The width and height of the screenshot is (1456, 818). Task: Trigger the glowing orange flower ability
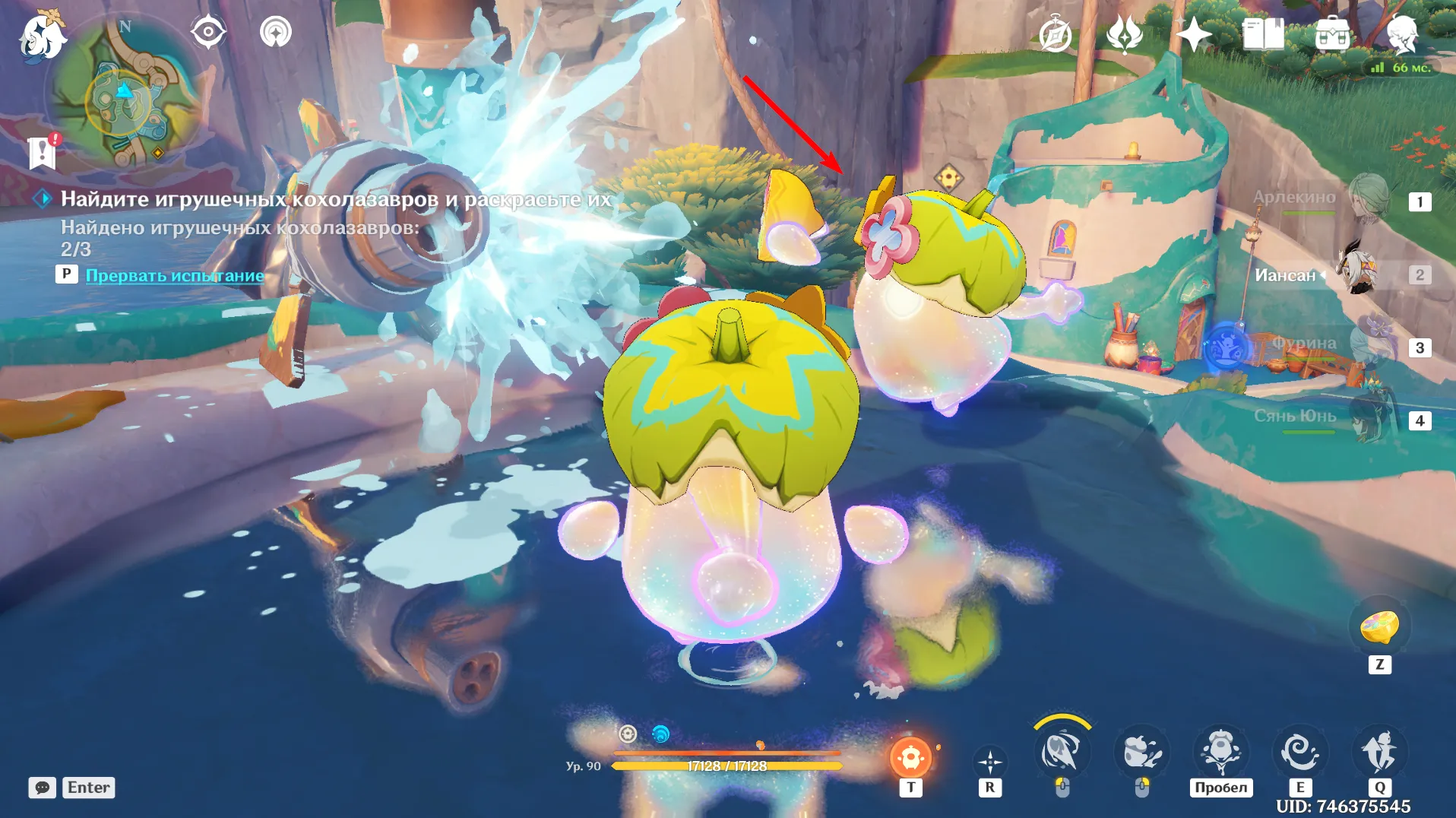(910, 757)
